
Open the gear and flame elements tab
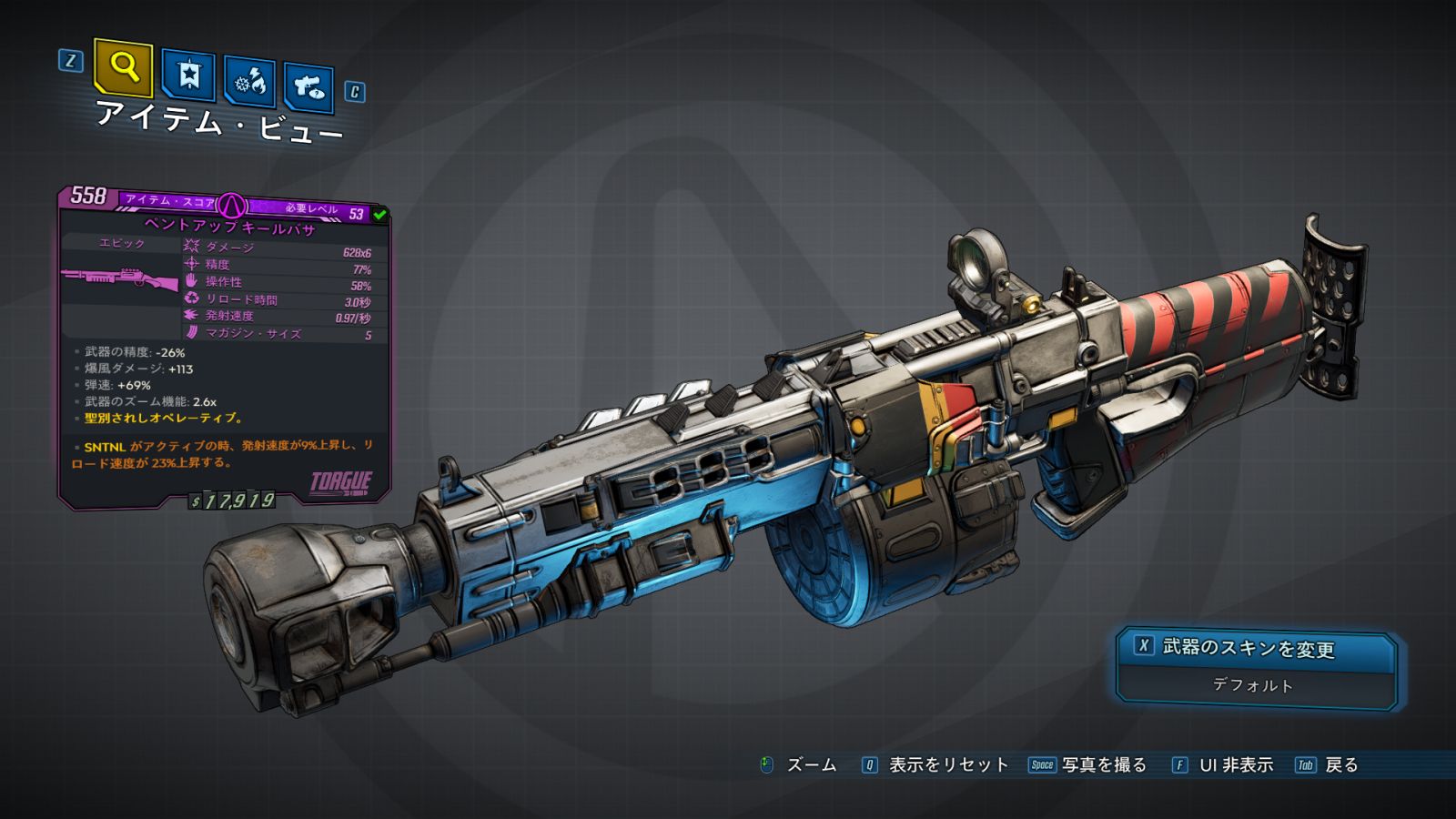249,82
